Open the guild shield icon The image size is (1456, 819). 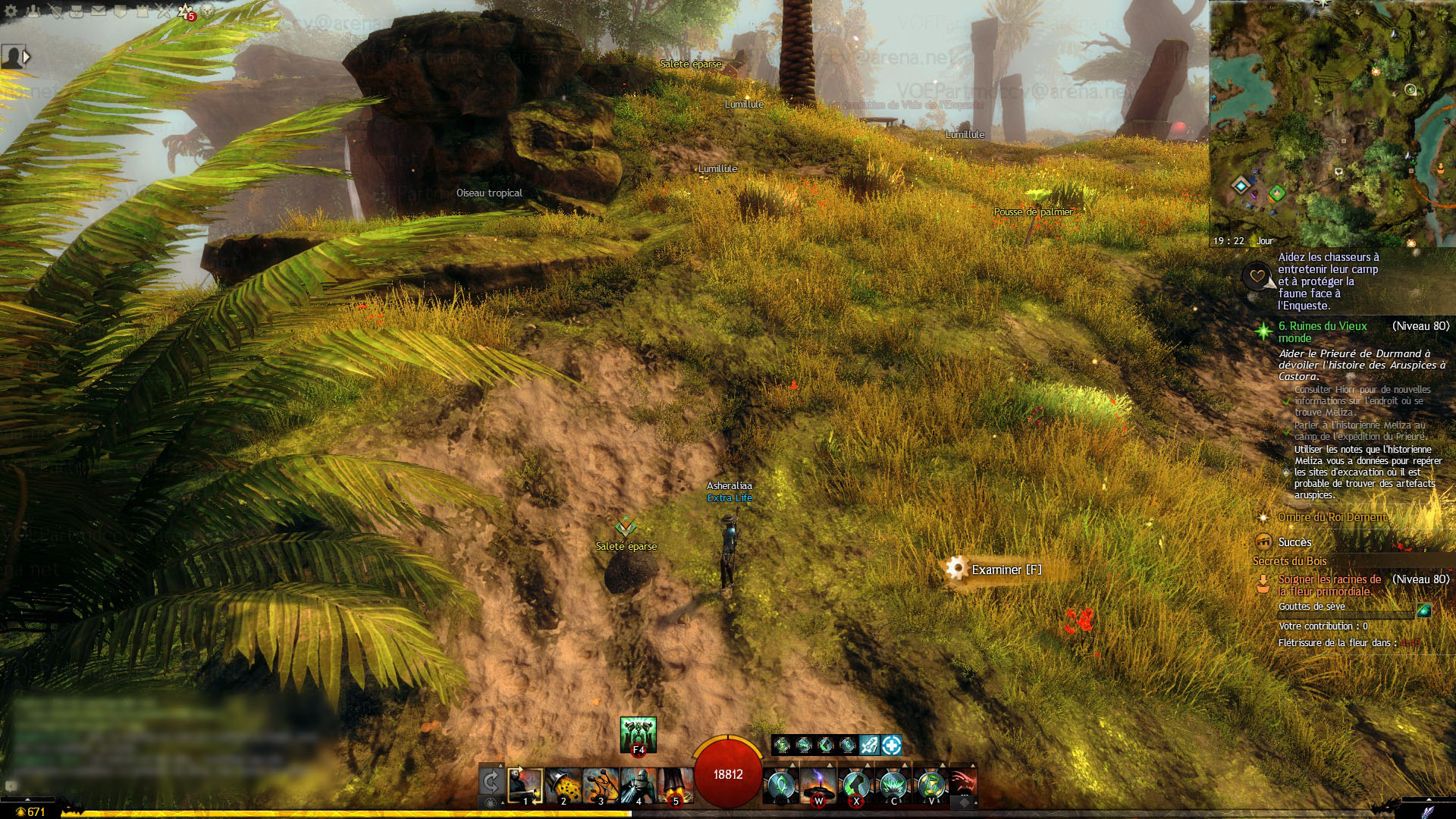click(120, 11)
